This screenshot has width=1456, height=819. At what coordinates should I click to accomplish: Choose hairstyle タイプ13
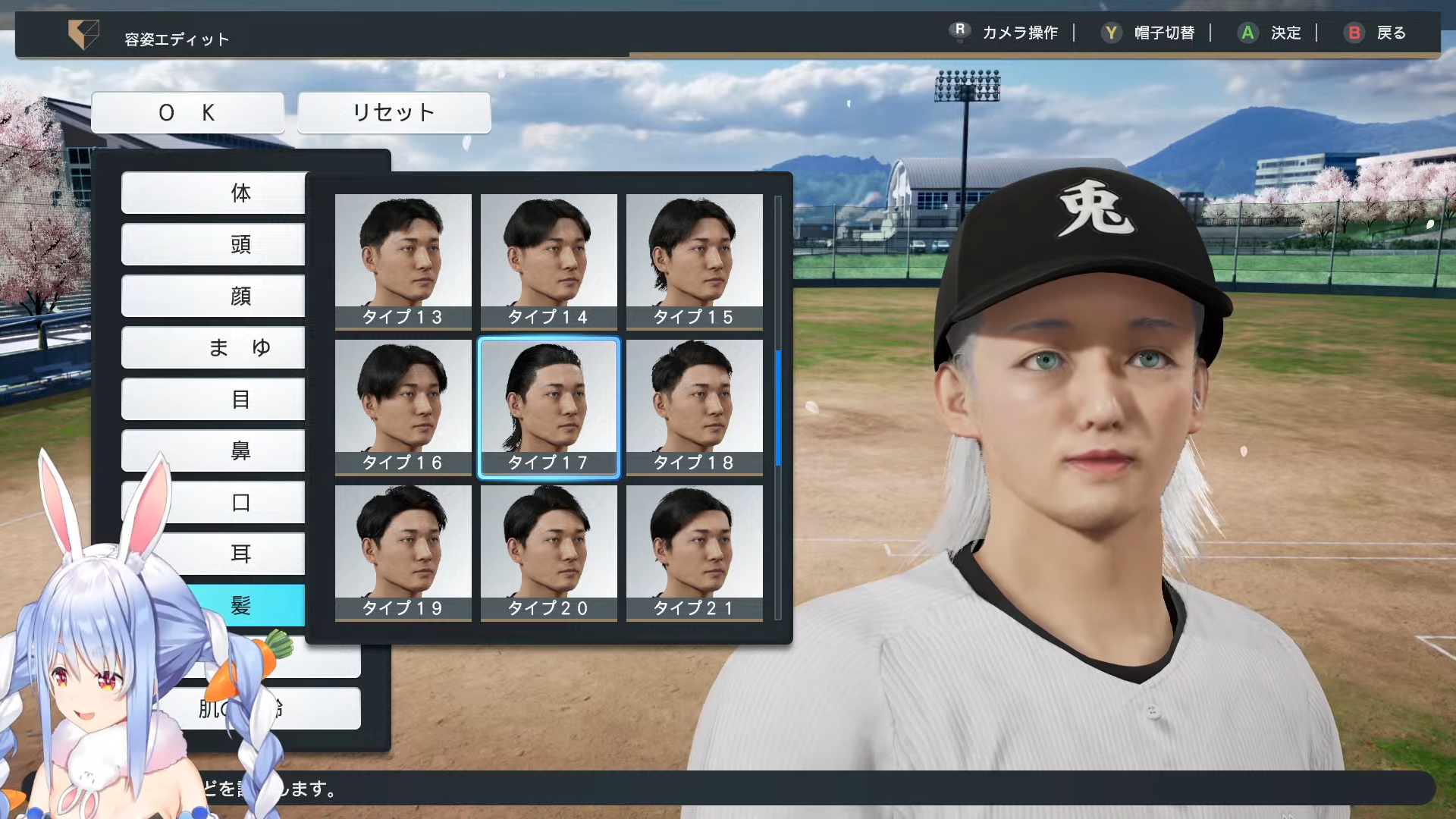[403, 261]
